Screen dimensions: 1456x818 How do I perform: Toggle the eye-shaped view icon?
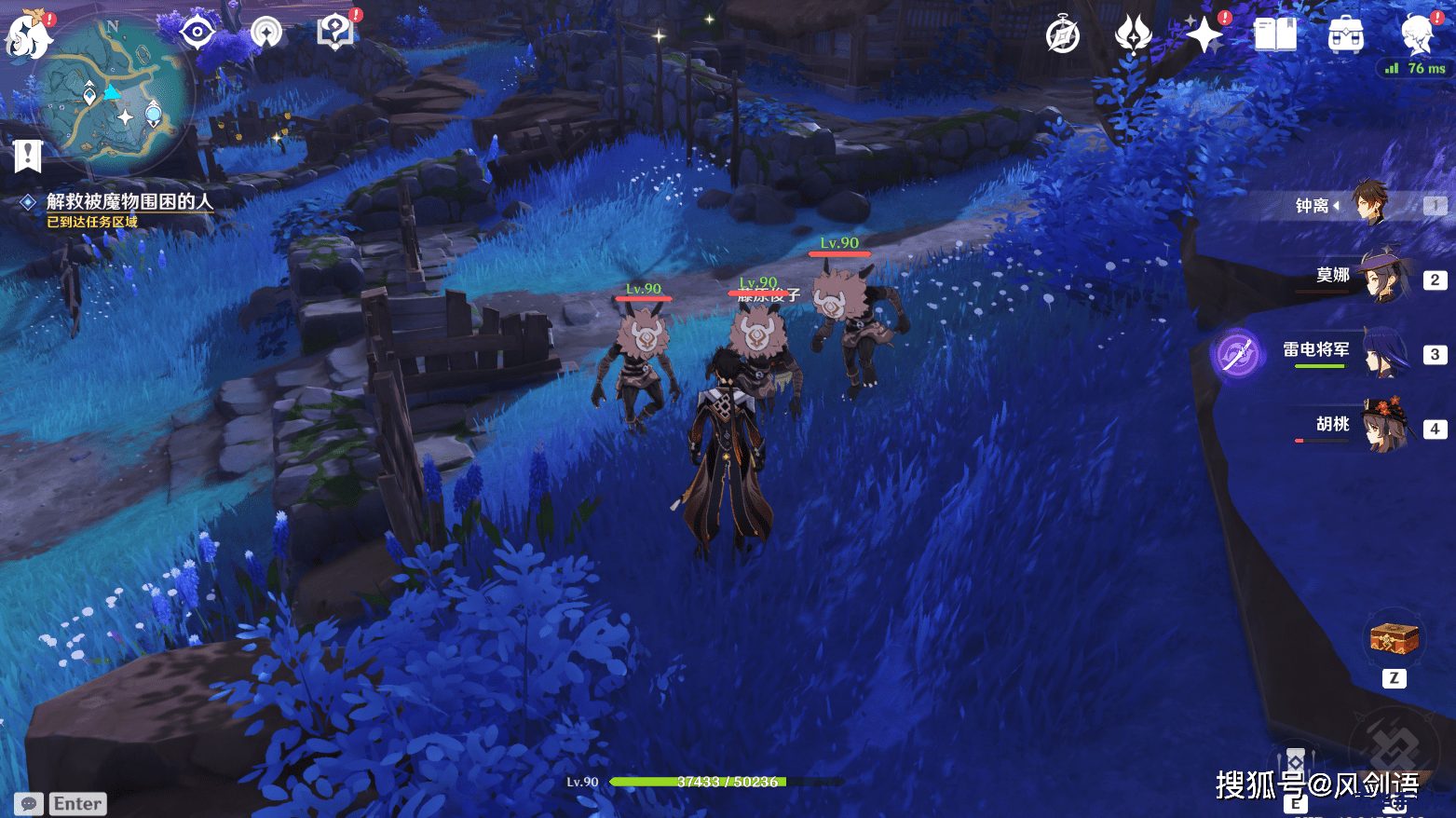pyautogui.click(x=197, y=33)
